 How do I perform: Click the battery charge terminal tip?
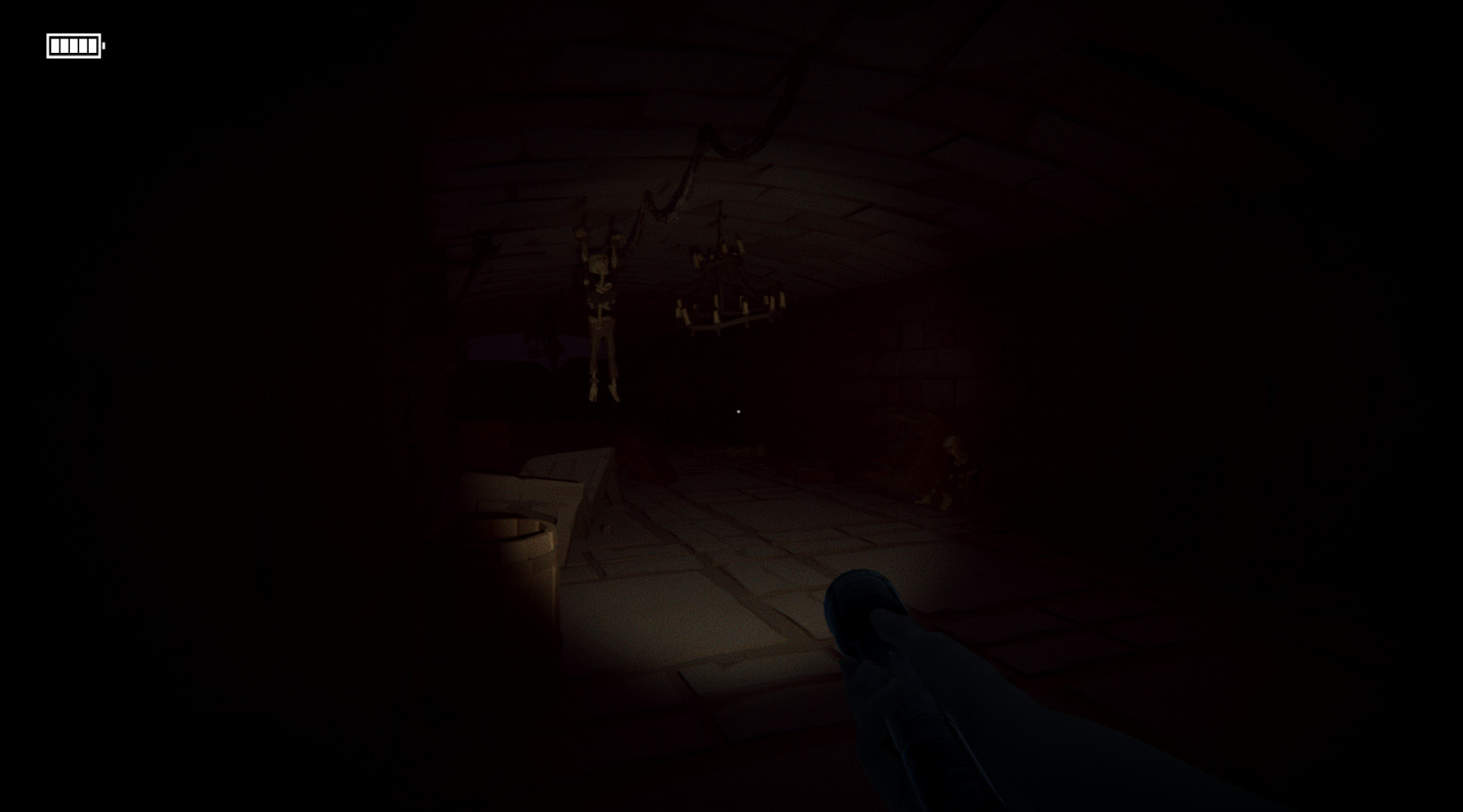pos(106,44)
